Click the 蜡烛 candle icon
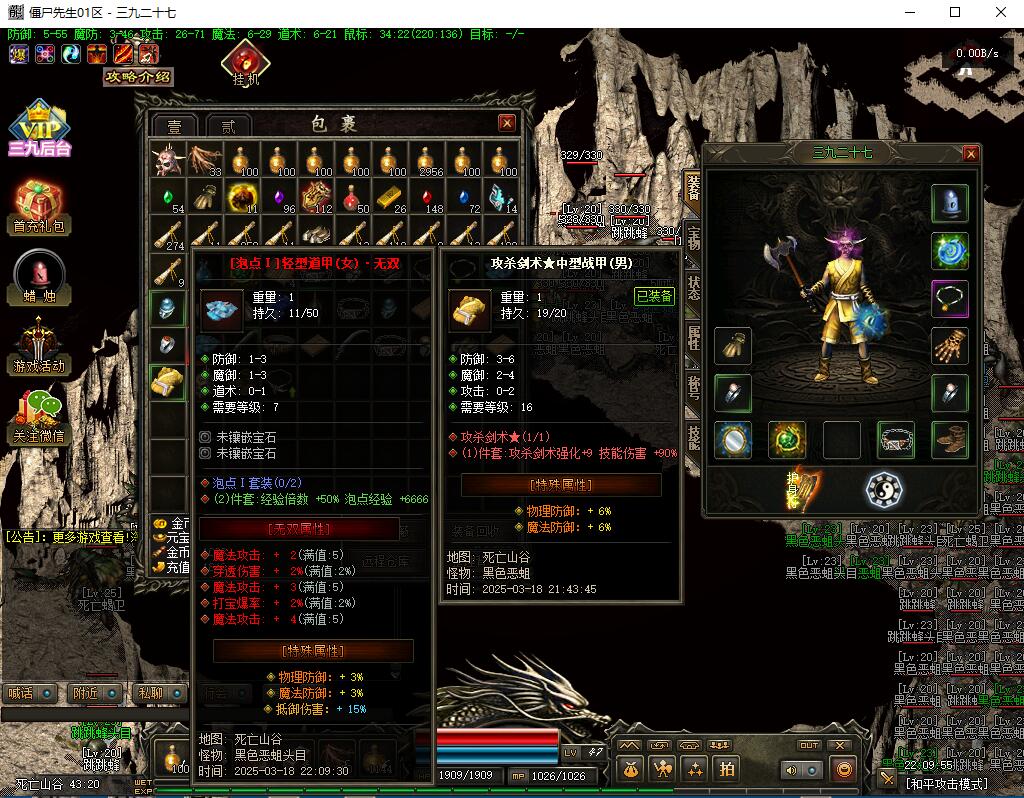This screenshot has height=798, width=1024. [x=40, y=277]
